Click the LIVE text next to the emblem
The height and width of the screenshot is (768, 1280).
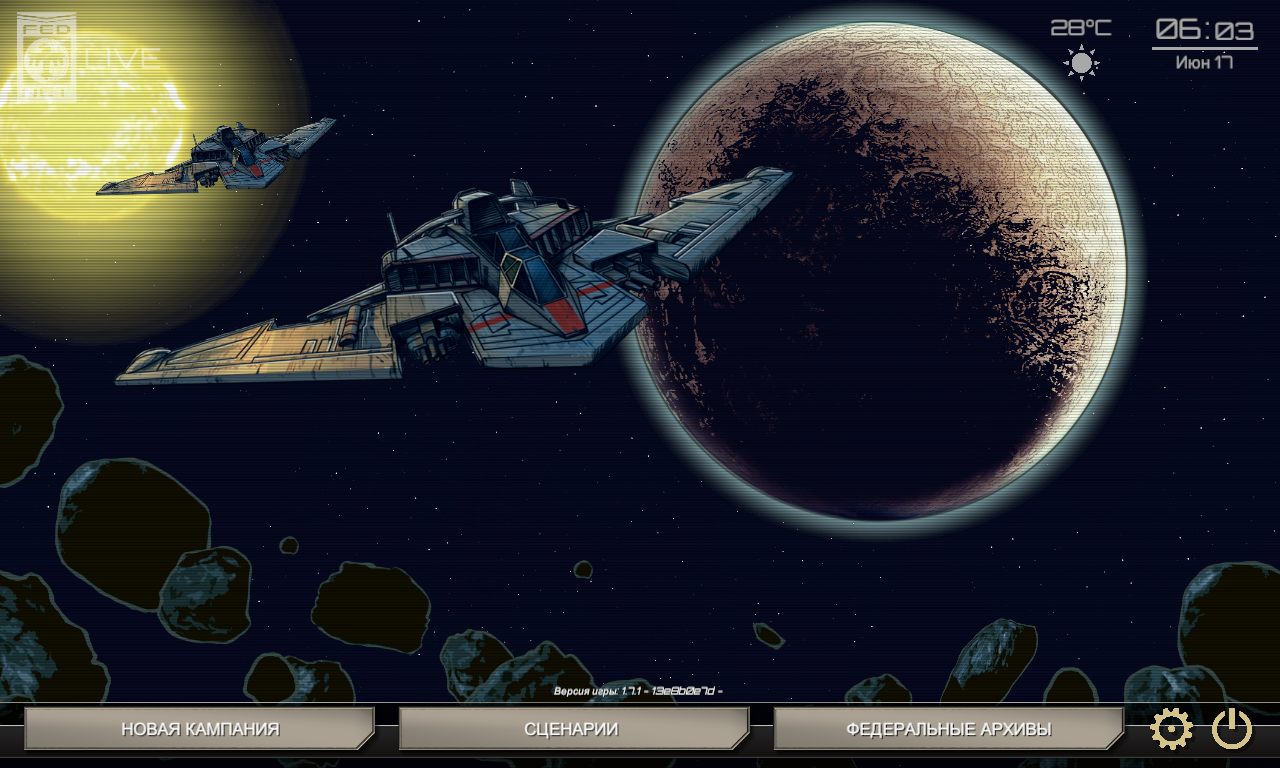point(123,57)
